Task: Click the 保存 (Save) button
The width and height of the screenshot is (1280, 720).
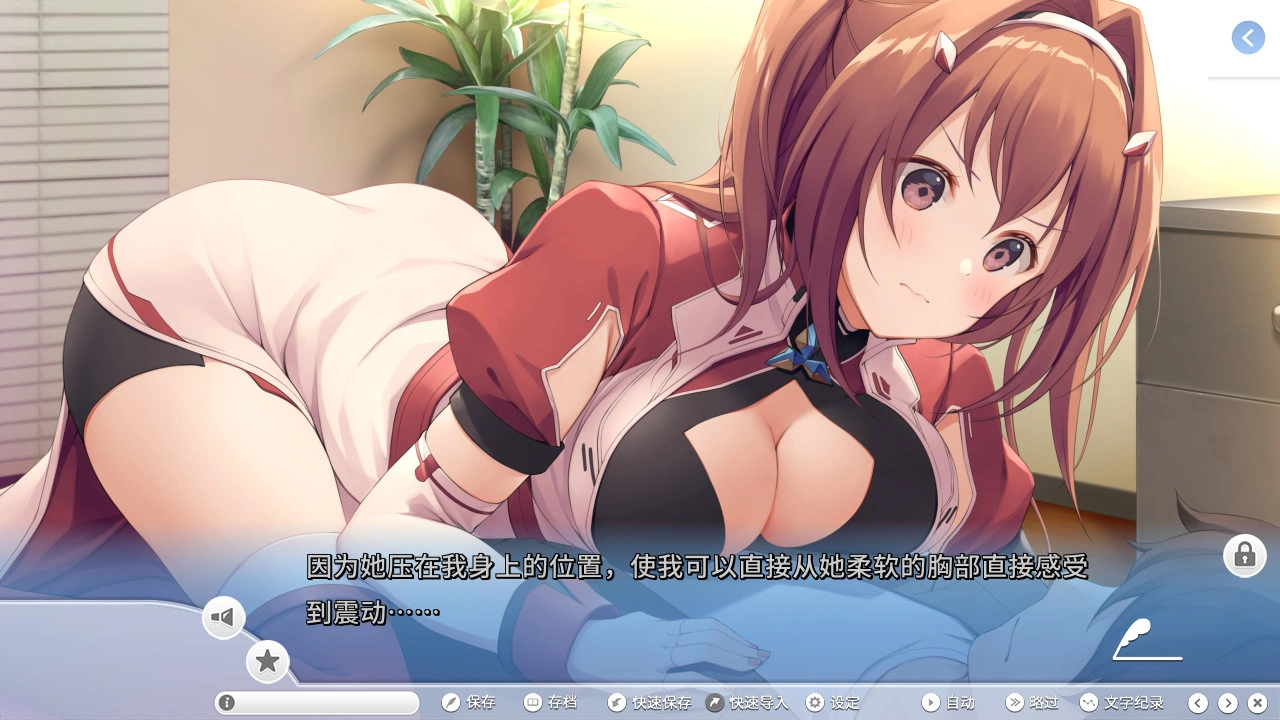Action: [x=469, y=703]
